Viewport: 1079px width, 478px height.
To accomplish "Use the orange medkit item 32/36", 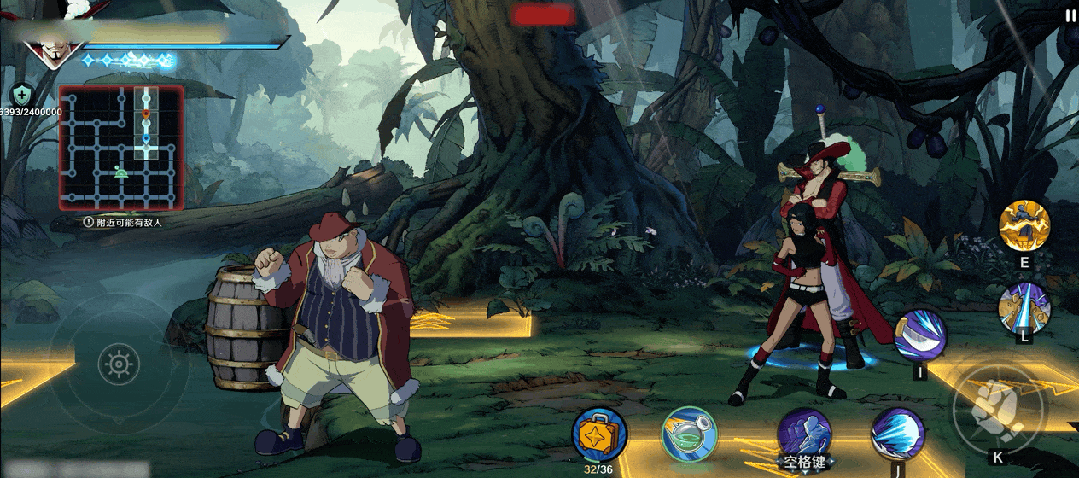I will pos(599,434).
